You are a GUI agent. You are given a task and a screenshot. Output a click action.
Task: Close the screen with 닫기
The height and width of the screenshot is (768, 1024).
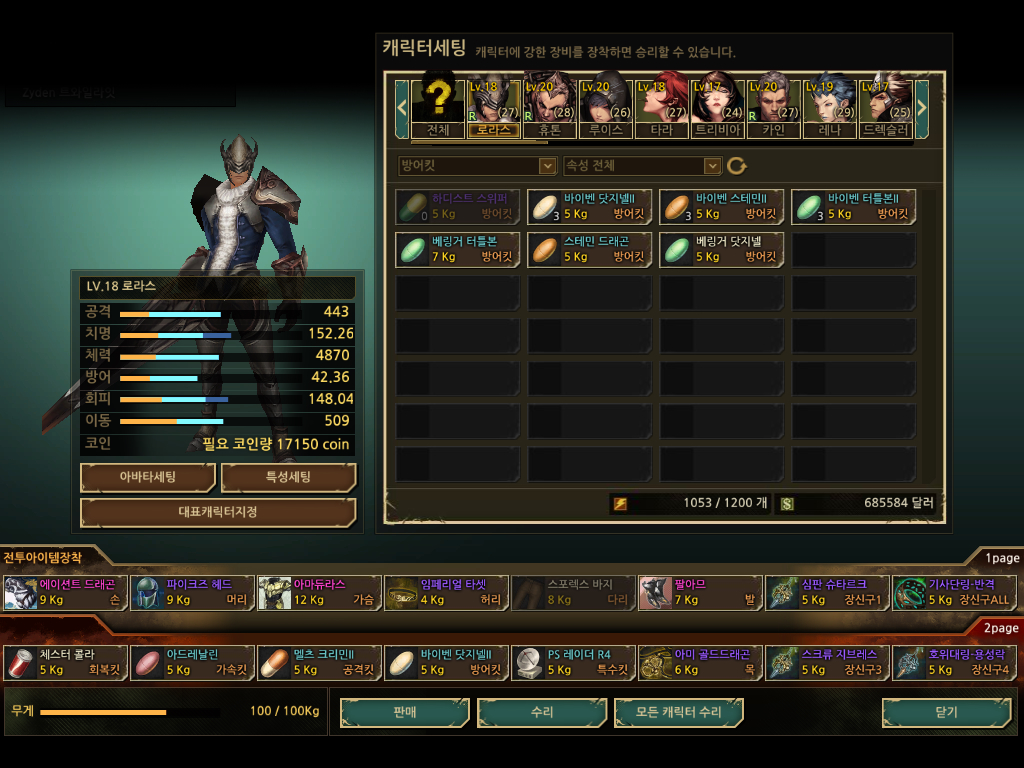click(x=946, y=712)
